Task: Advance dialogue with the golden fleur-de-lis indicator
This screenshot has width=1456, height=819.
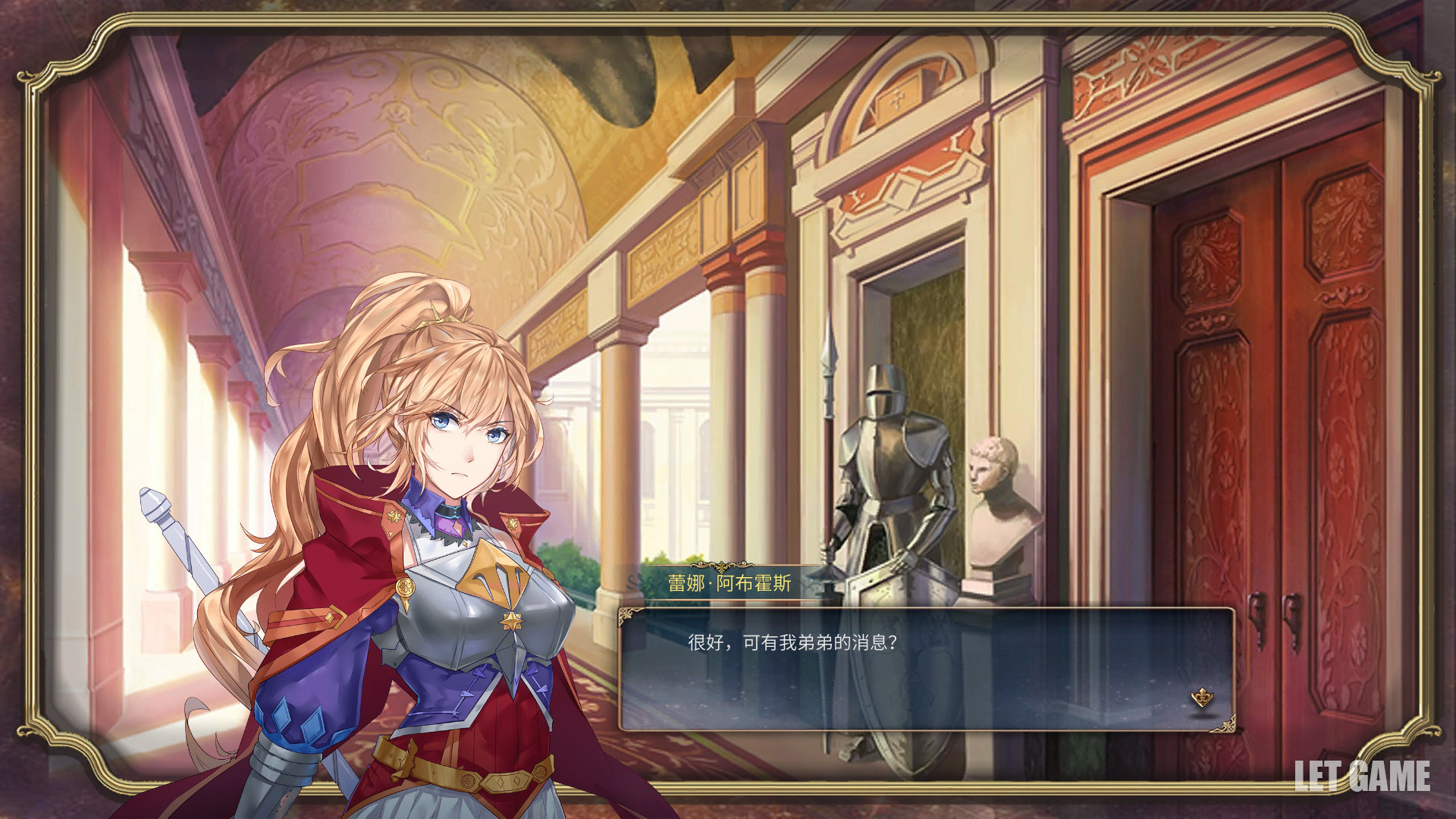Action: (1202, 697)
